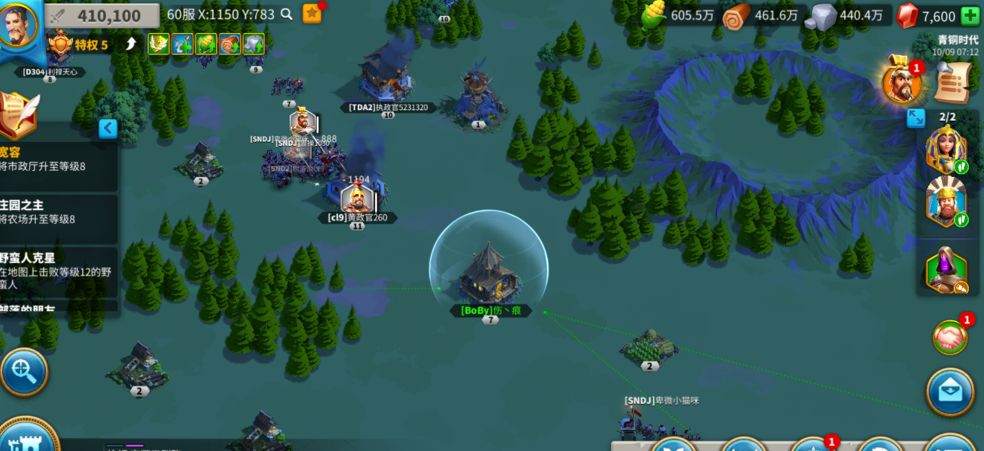Image resolution: width=984 pixels, height=451 pixels.
Task: Open the mail envelope button
Action: [x=950, y=391]
